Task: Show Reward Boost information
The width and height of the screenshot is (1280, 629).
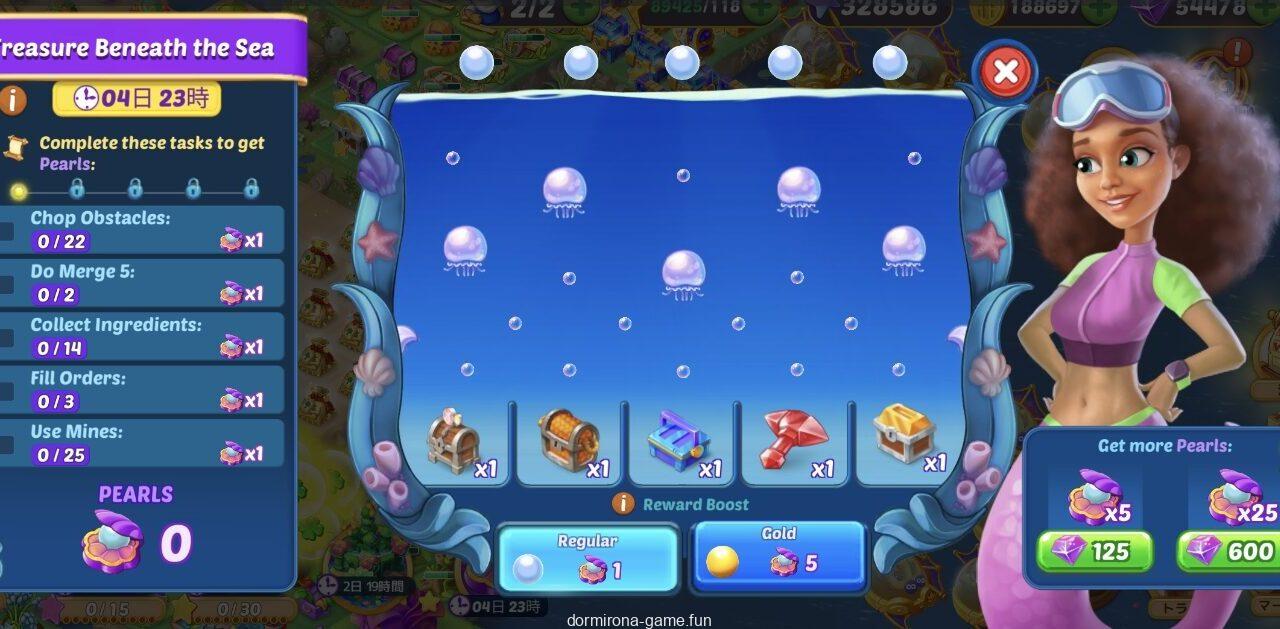Action: 624,504
